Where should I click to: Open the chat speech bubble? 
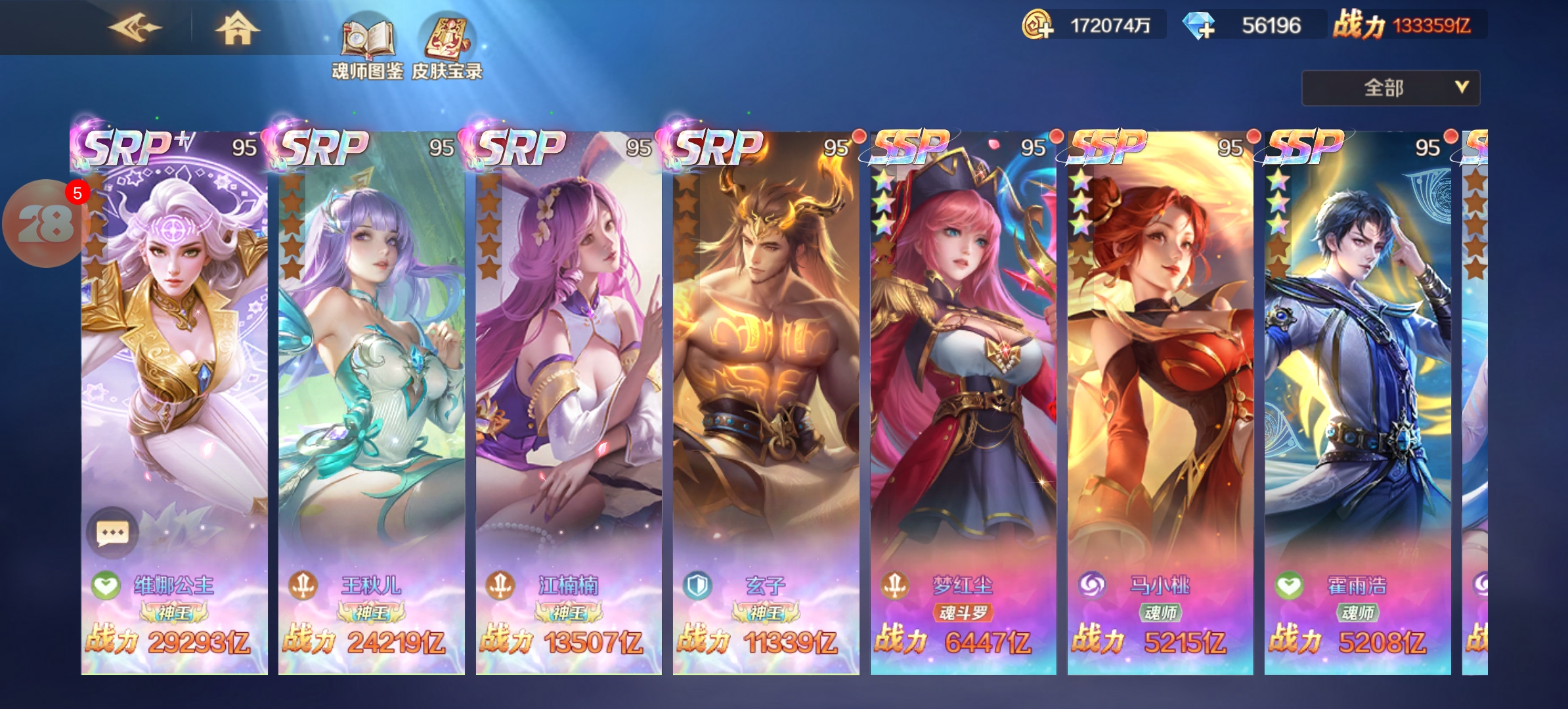[112, 532]
